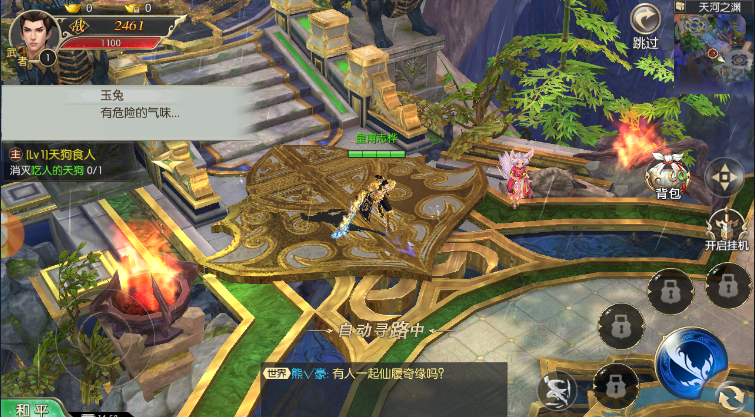Use the white mount sprint icon

555,388
